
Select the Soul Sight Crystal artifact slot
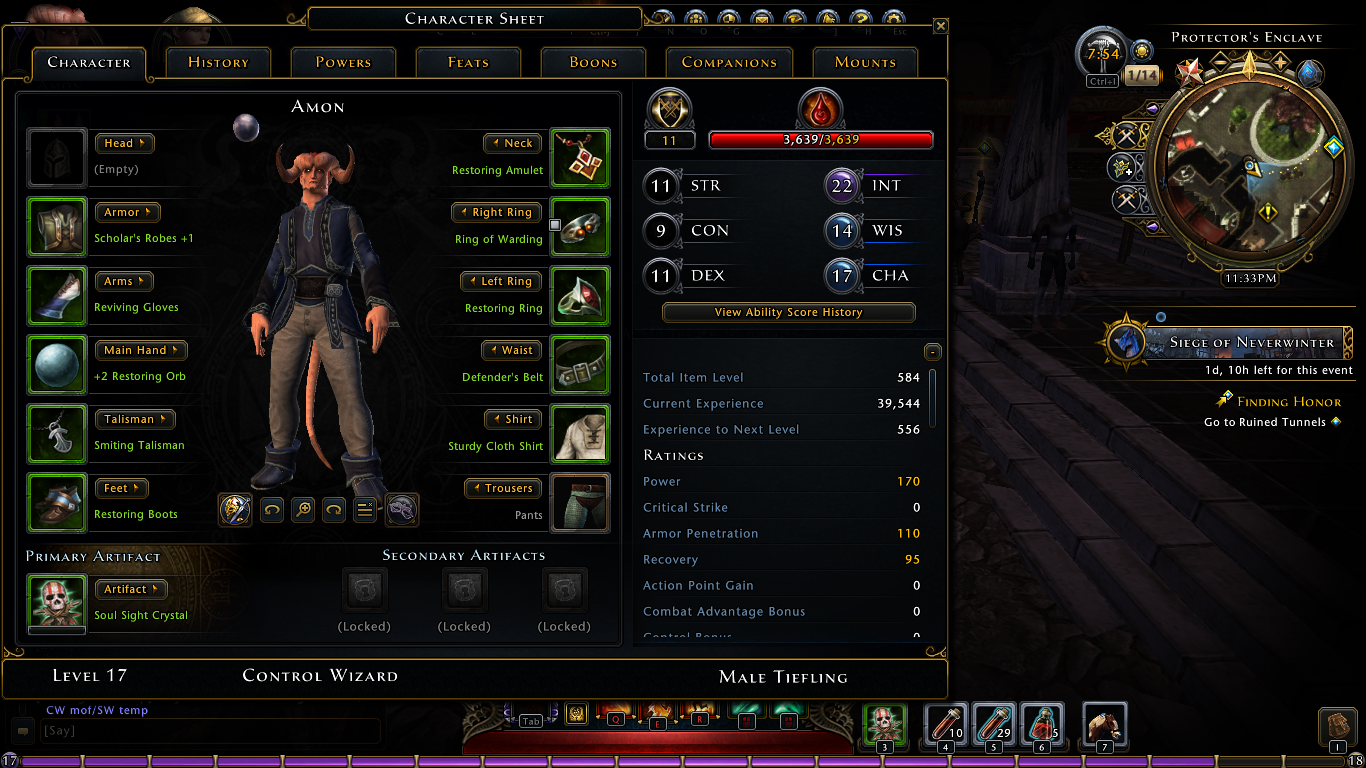pyautogui.click(x=57, y=603)
